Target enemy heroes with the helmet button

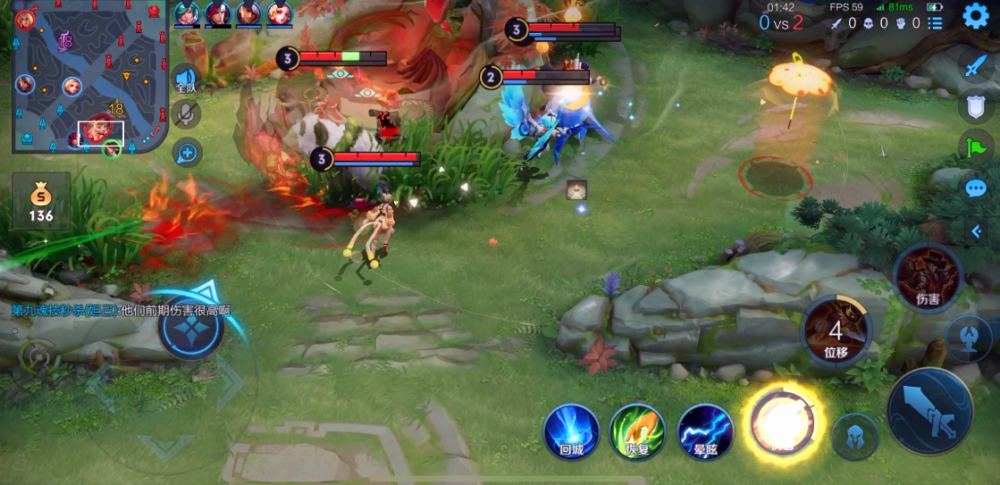point(856,436)
